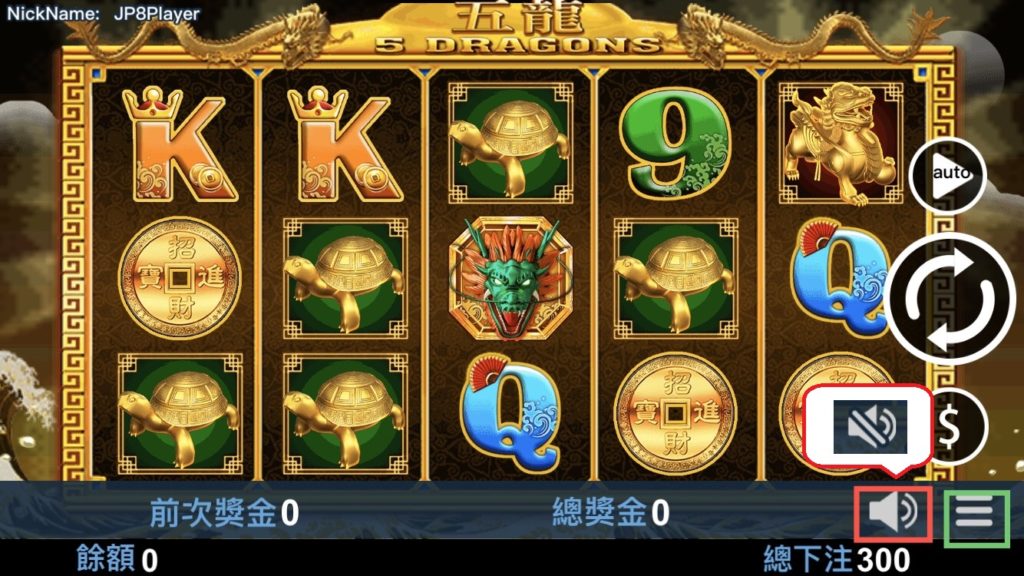Image resolution: width=1024 pixels, height=576 pixels.
Task: Spin the reels with the circular arrows button
Action: [x=950, y=297]
